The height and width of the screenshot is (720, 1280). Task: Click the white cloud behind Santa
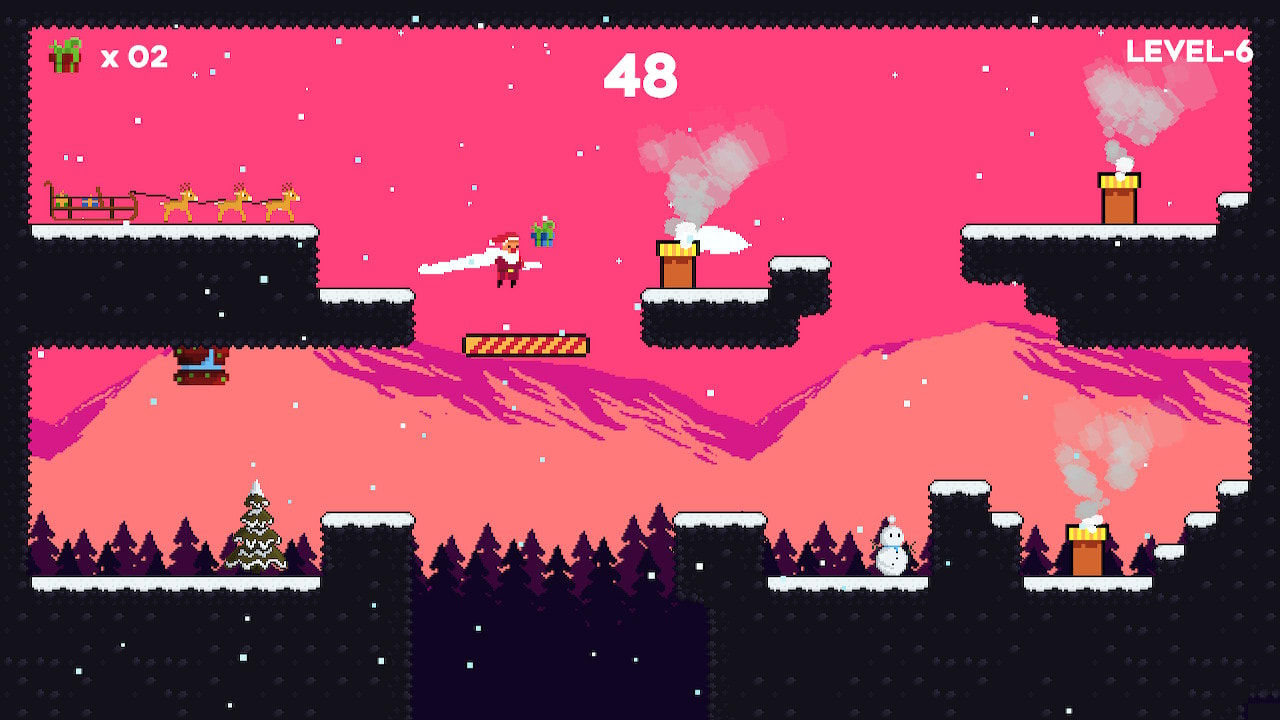pos(450,262)
